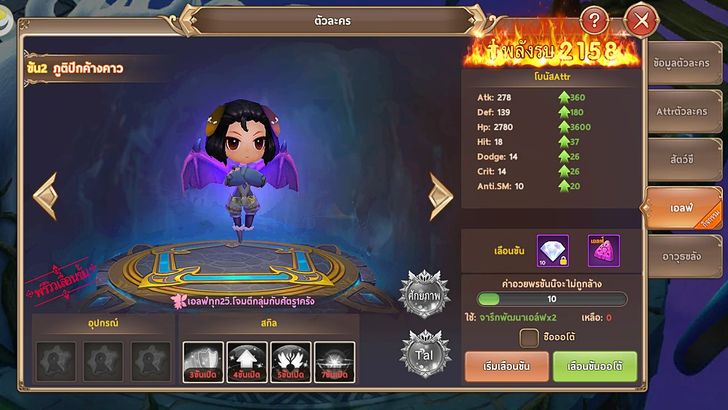Go to the อาวุธขลัง tab
This screenshot has width=728, height=410.
[686, 257]
